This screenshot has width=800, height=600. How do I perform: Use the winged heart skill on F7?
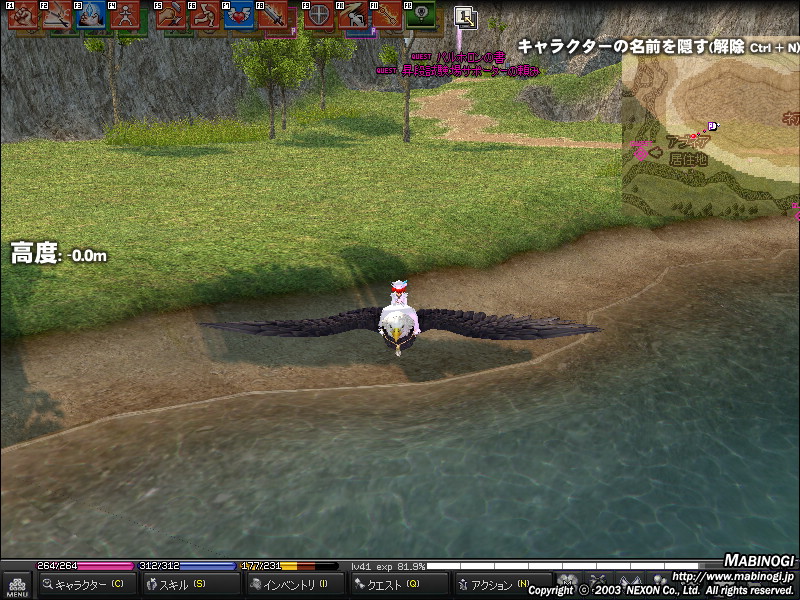coord(239,16)
